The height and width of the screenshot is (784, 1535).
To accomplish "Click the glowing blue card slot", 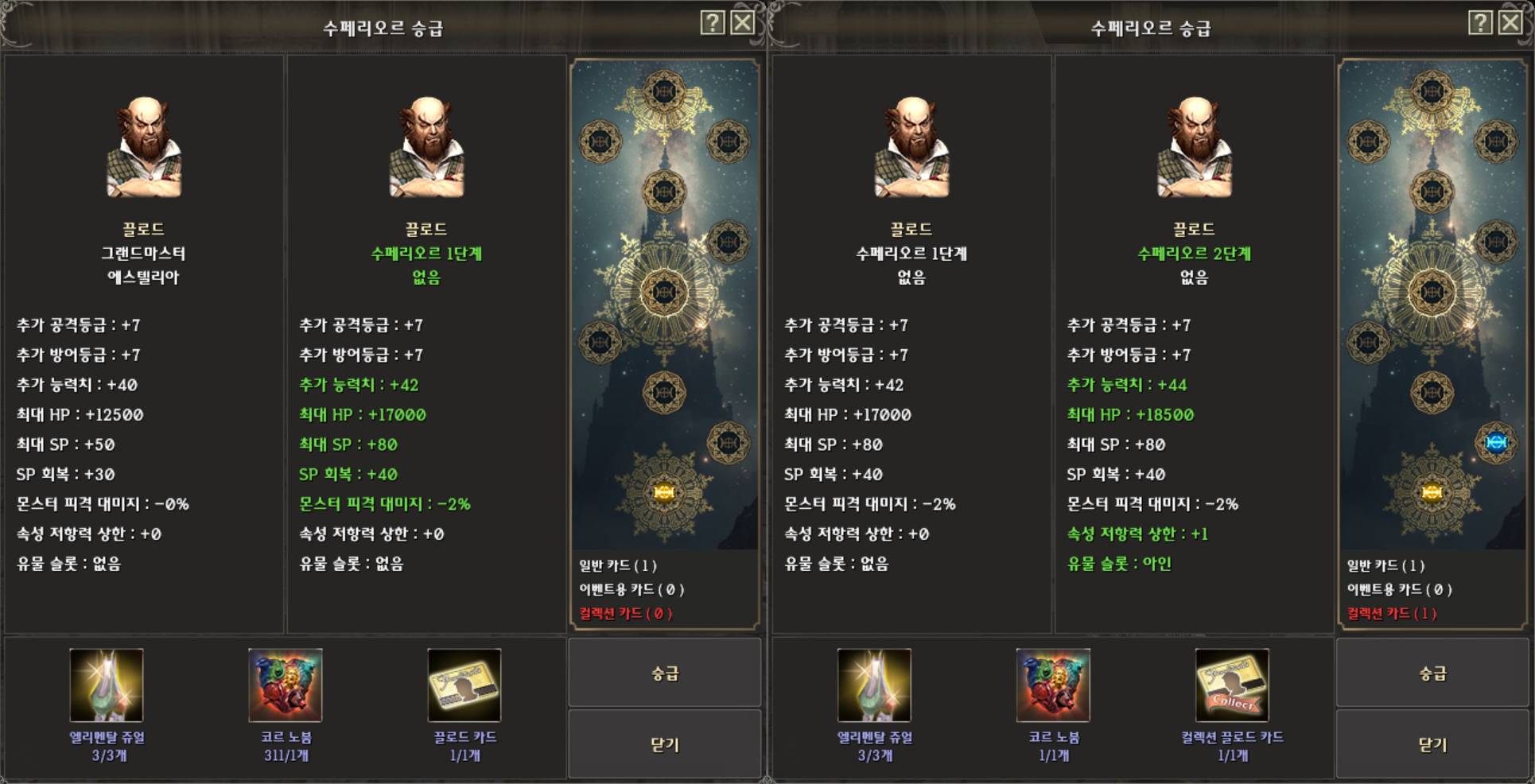I will click(1495, 442).
